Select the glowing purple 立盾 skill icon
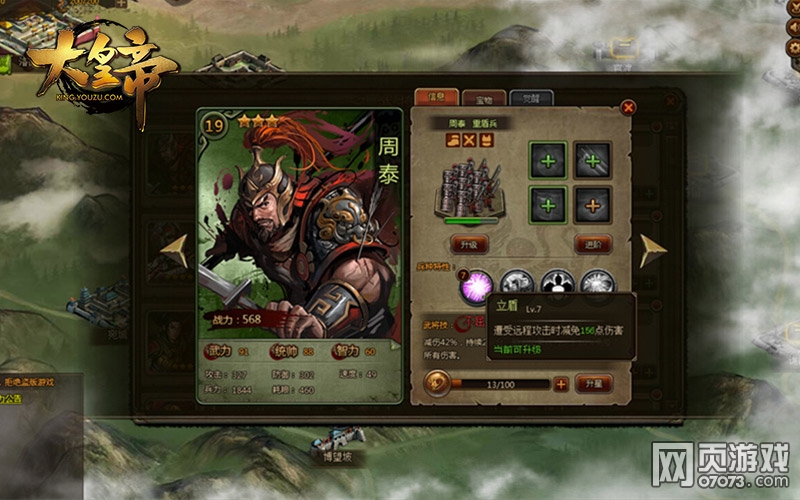Image resolution: width=800 pixels, height=500 pixels. [x=474, y=287]
